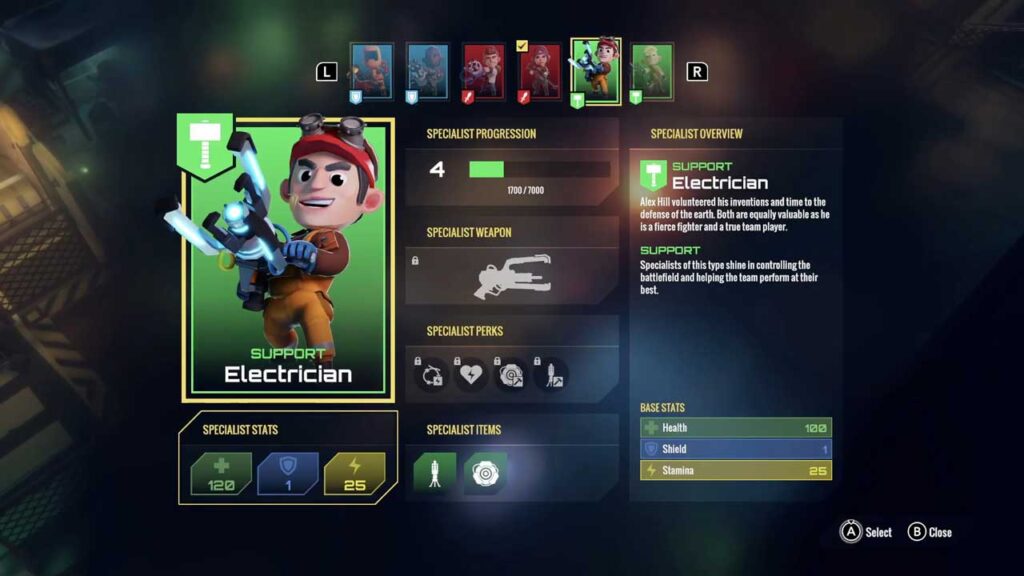Click the large Electrician character card

(x=289, y=260)
